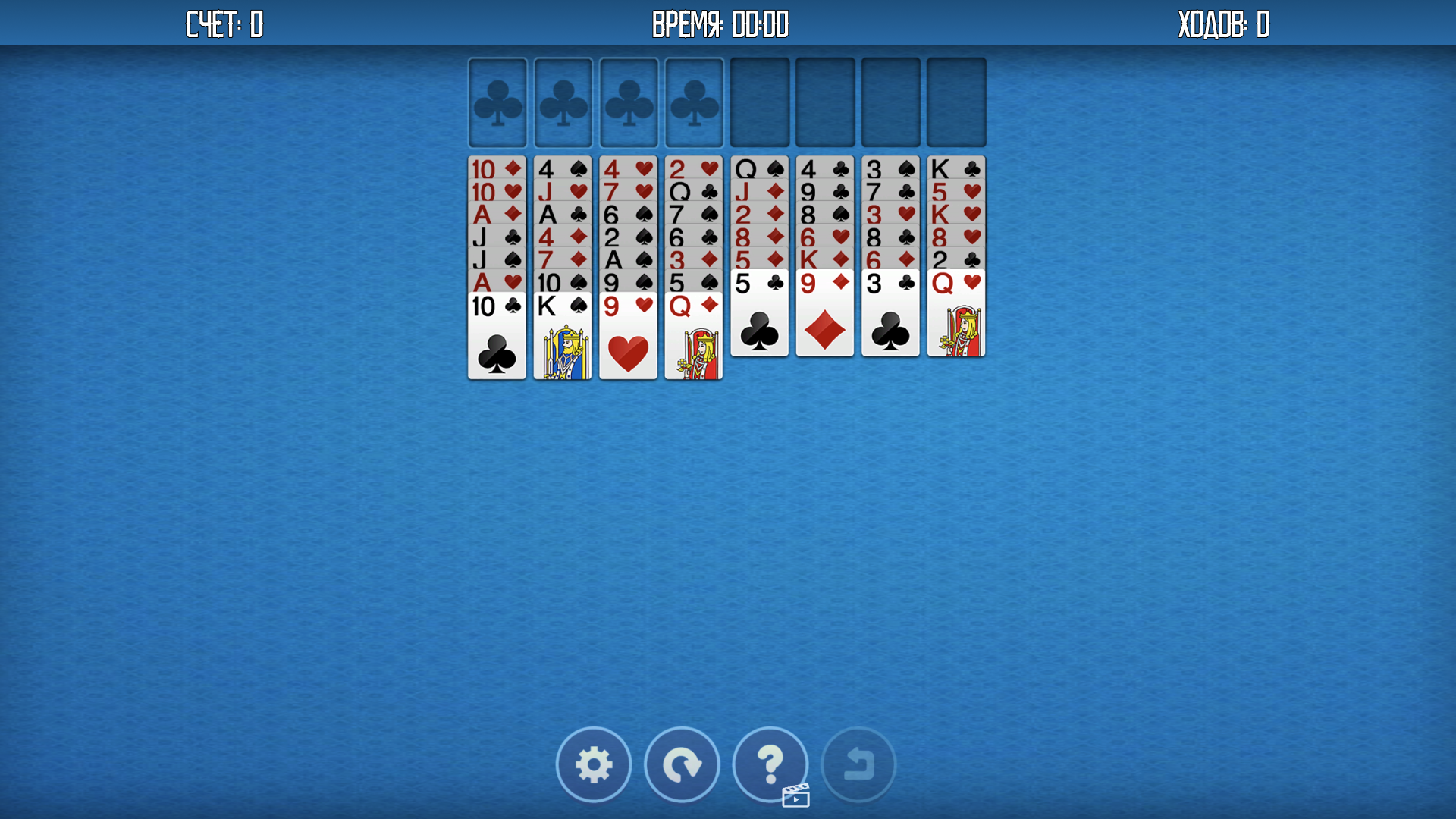Select the fourth club free cell
Screen dimensions: 1456x819
click(693, 102)
